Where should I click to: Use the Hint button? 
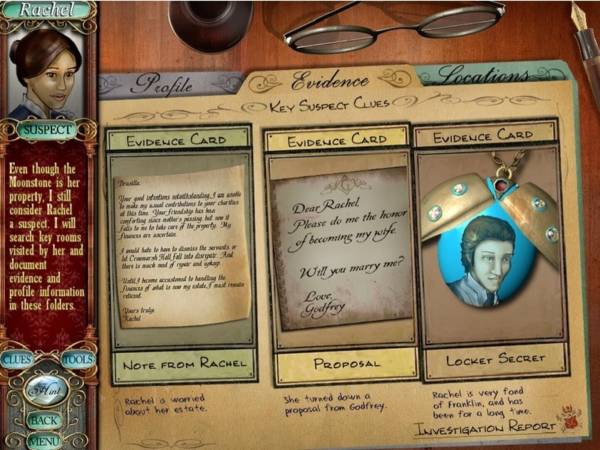click(x=45, y=391)
